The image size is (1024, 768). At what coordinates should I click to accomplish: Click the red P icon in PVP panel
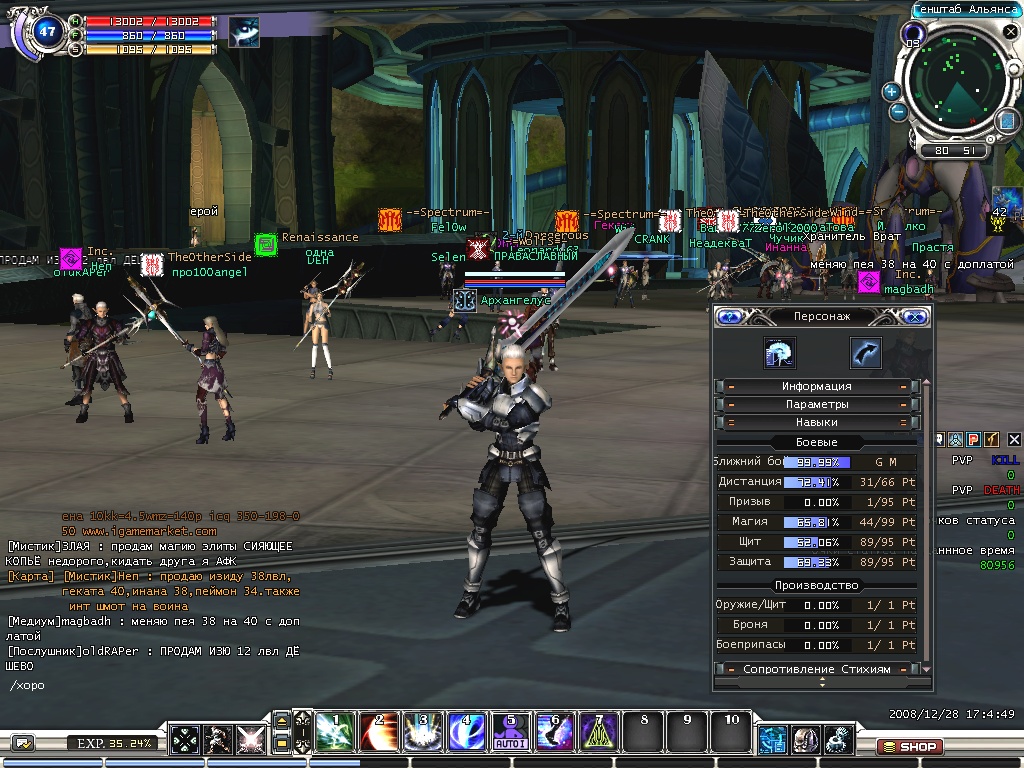pyautogui.click(x=973, y=439)
